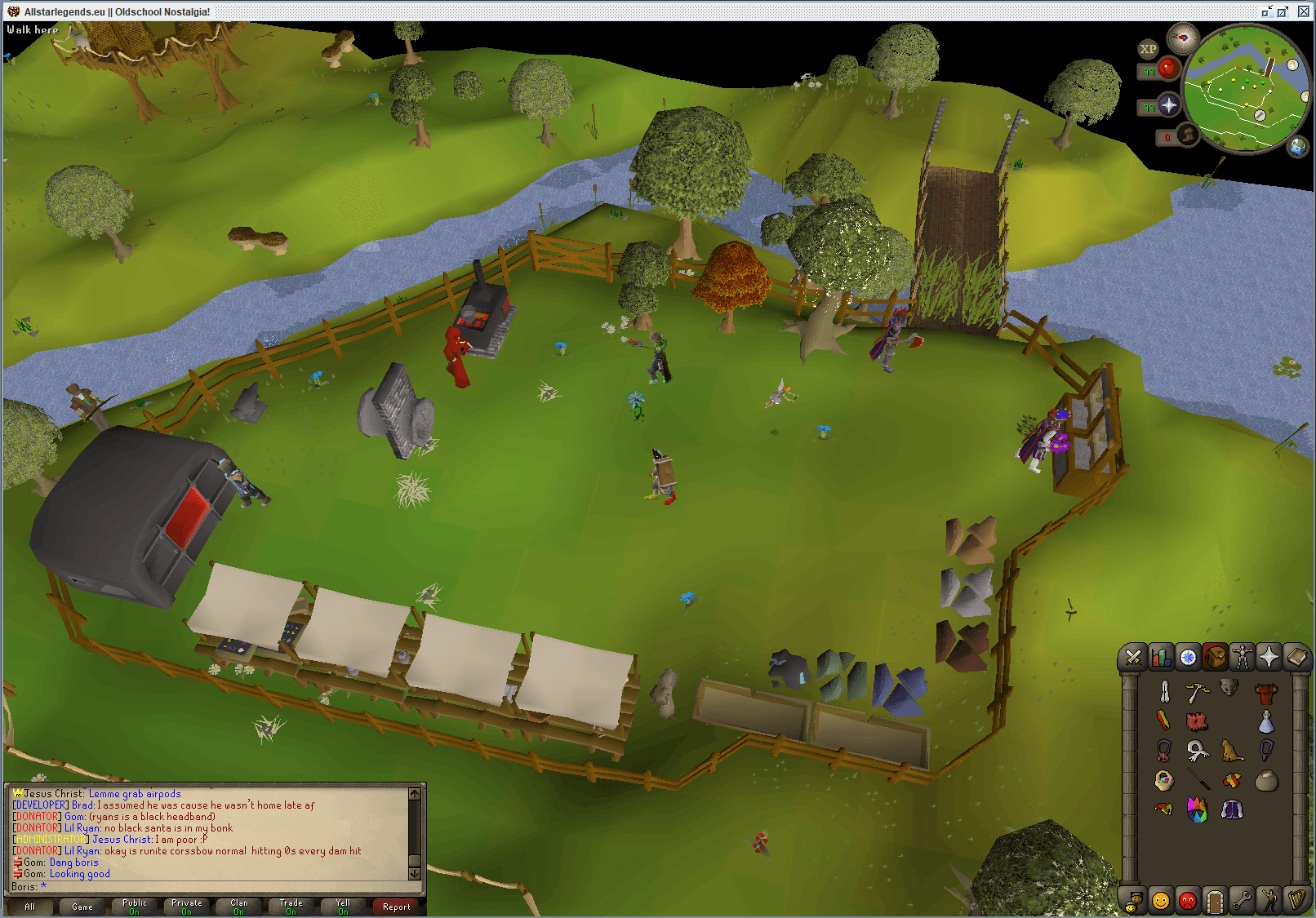
Task: Click the Report button
Action: (397, 906)
